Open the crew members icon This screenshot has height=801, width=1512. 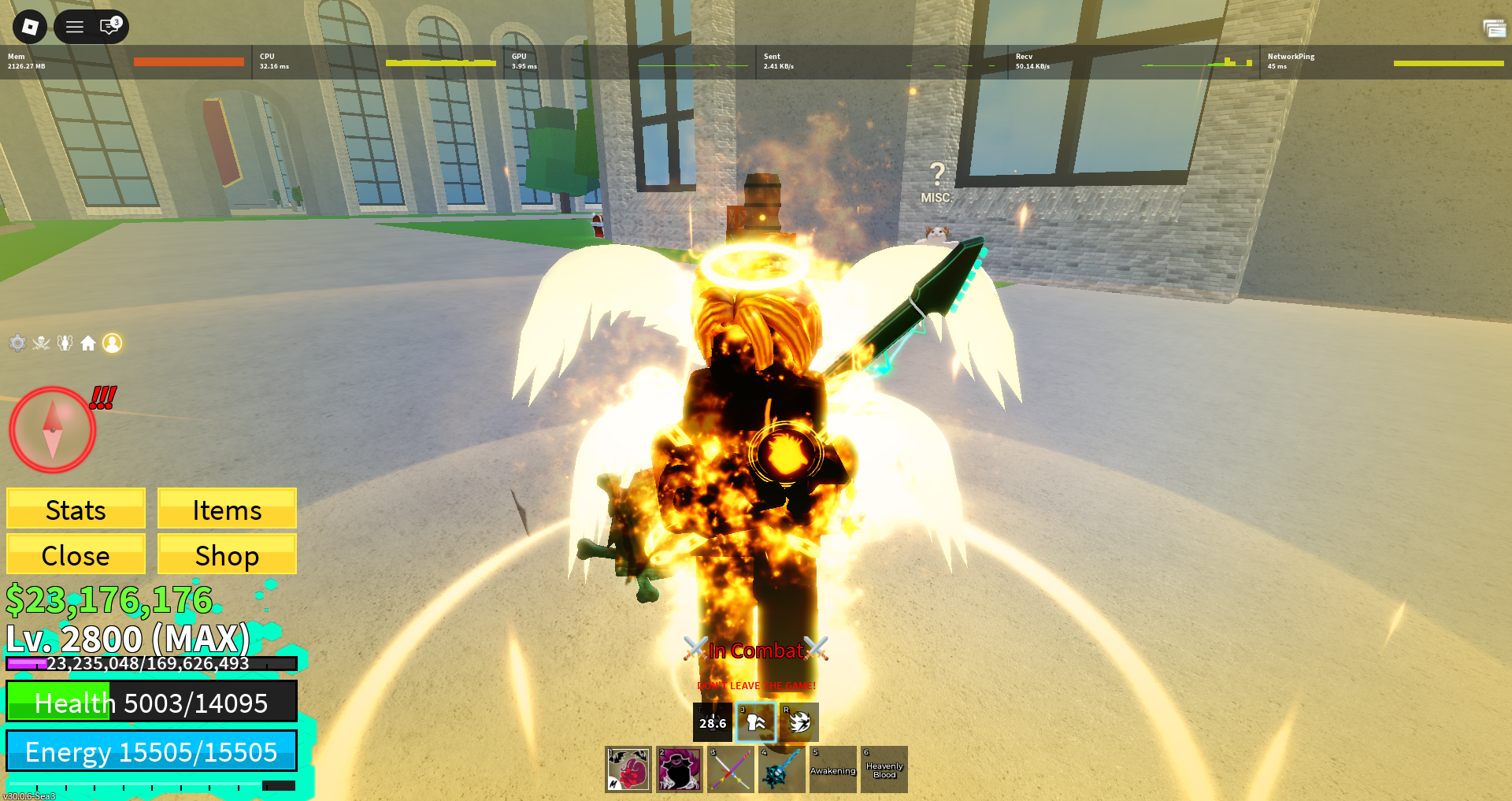coord(65,343)
